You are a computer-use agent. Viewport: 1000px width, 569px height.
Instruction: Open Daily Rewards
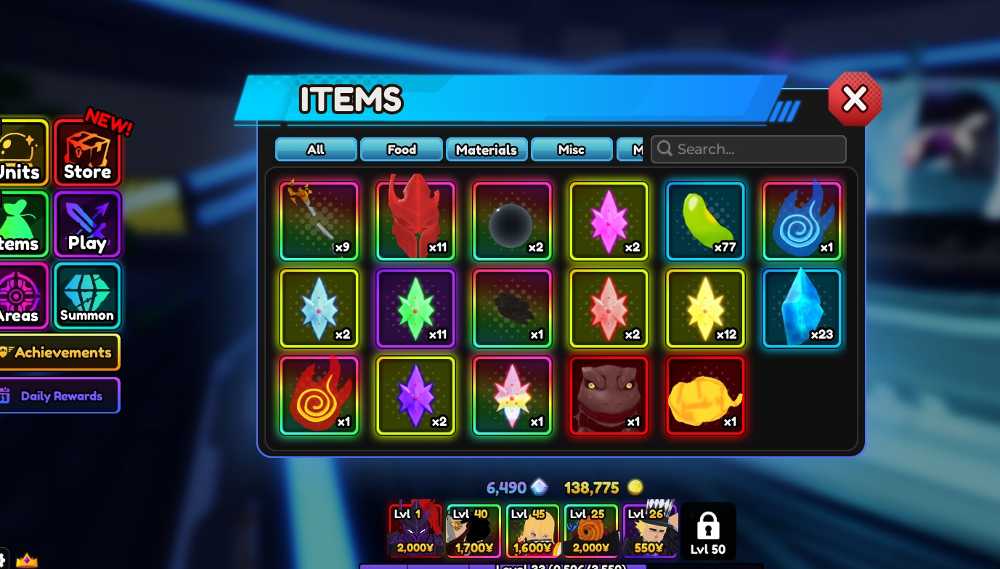point(60,396)
